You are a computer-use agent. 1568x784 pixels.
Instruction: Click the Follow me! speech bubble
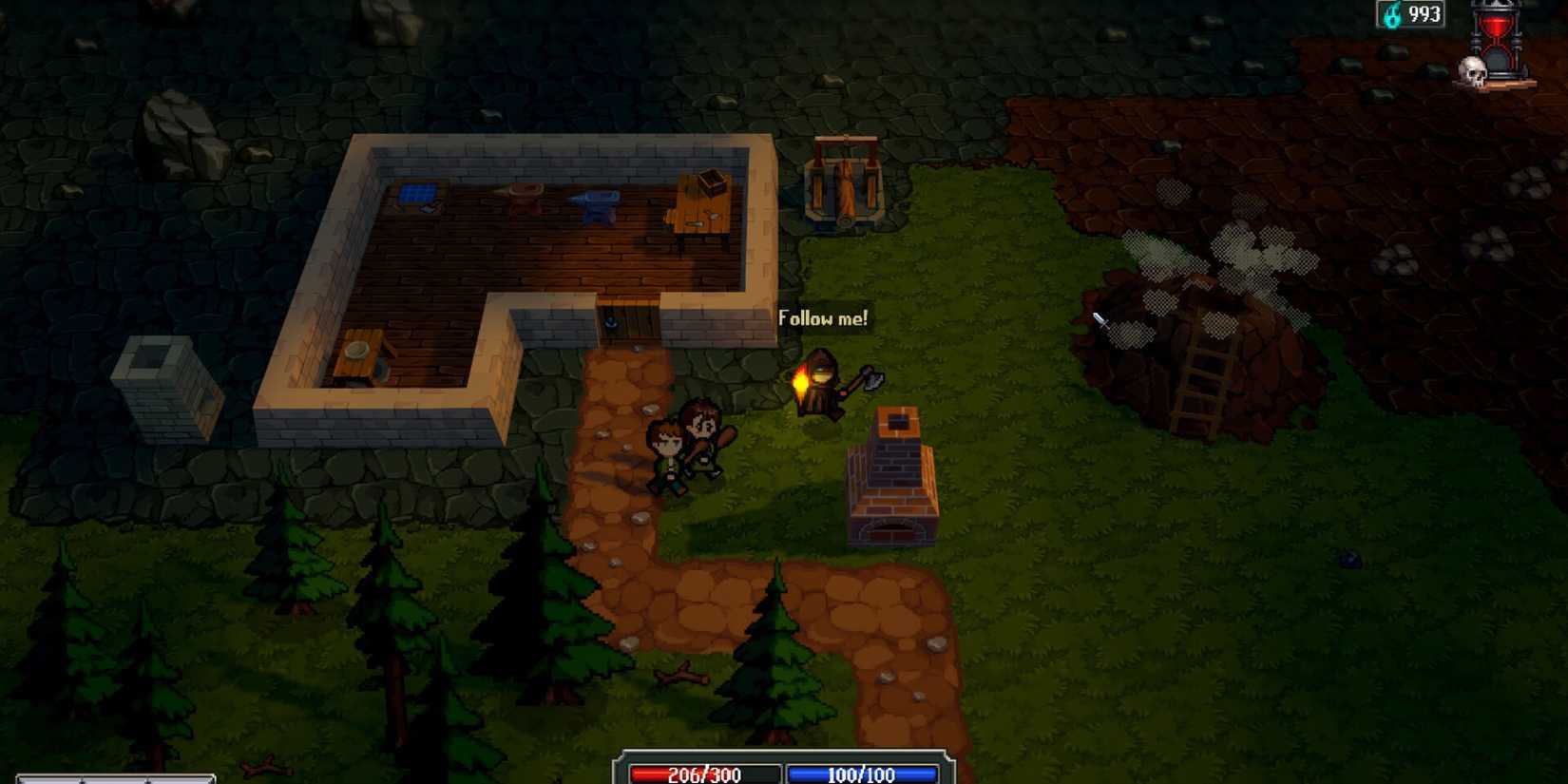[823, 319]
